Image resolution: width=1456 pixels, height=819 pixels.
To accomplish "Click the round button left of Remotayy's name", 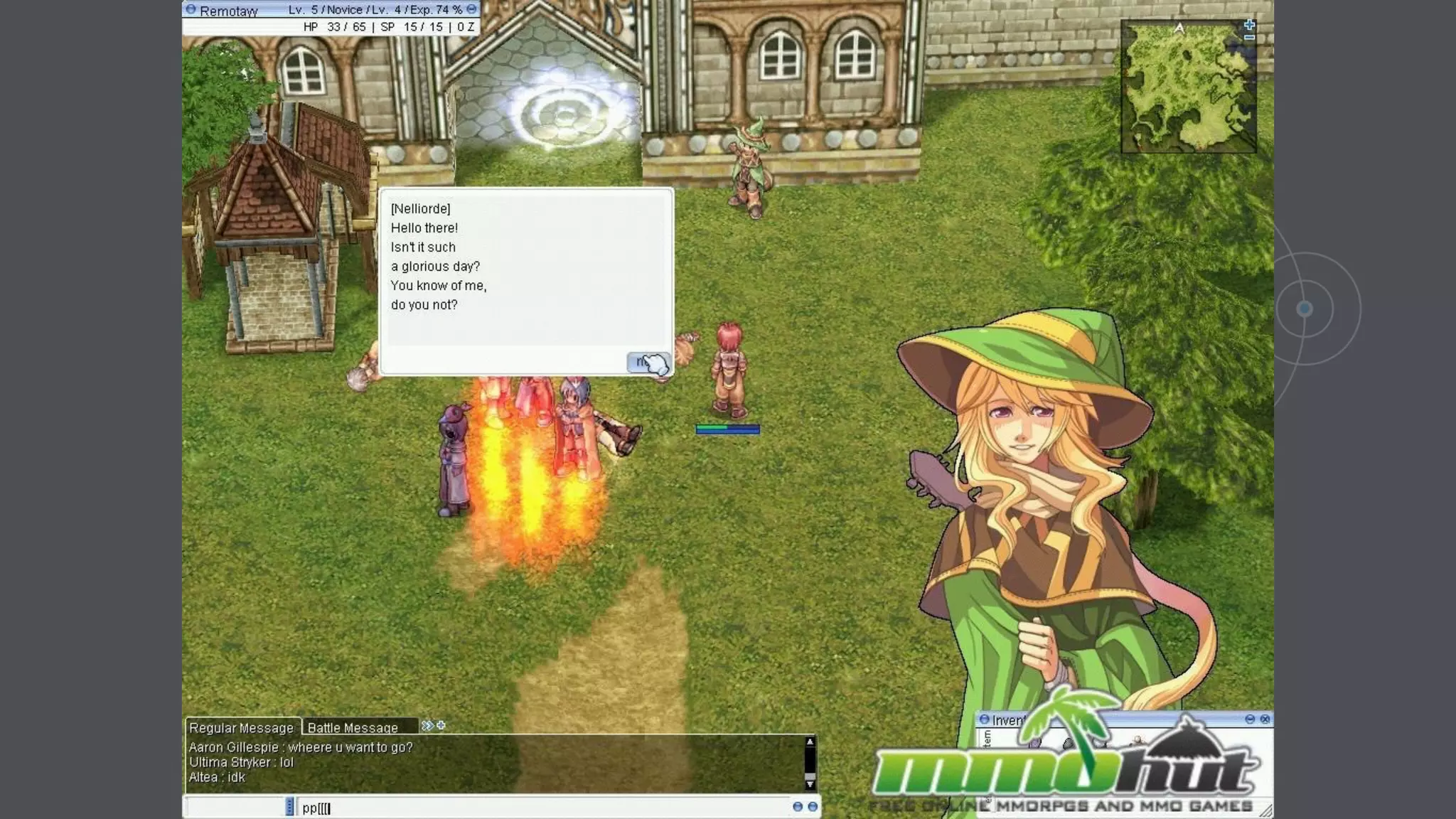I will 191,10.
